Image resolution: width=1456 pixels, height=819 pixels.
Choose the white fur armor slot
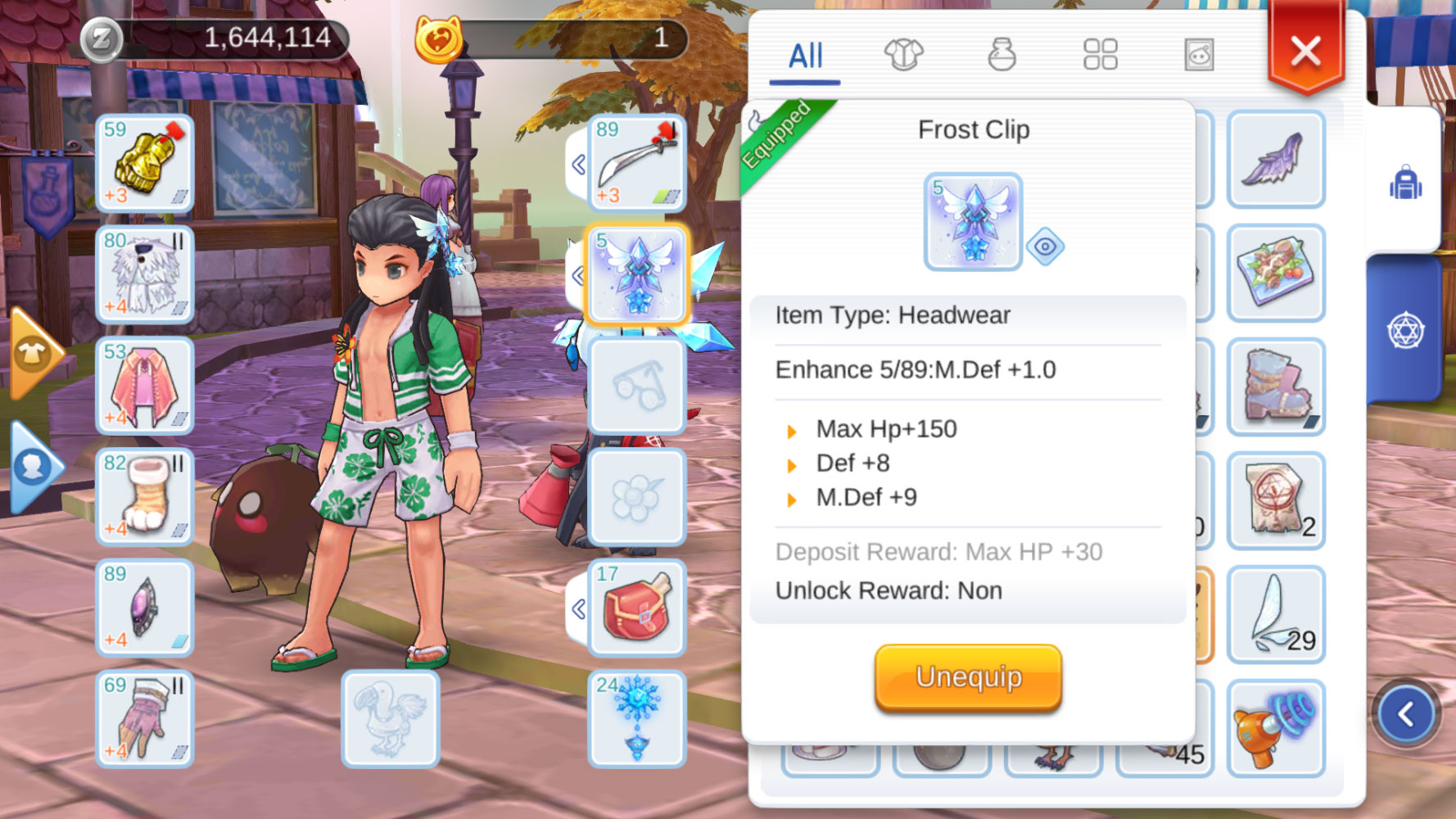click(145, 274)
